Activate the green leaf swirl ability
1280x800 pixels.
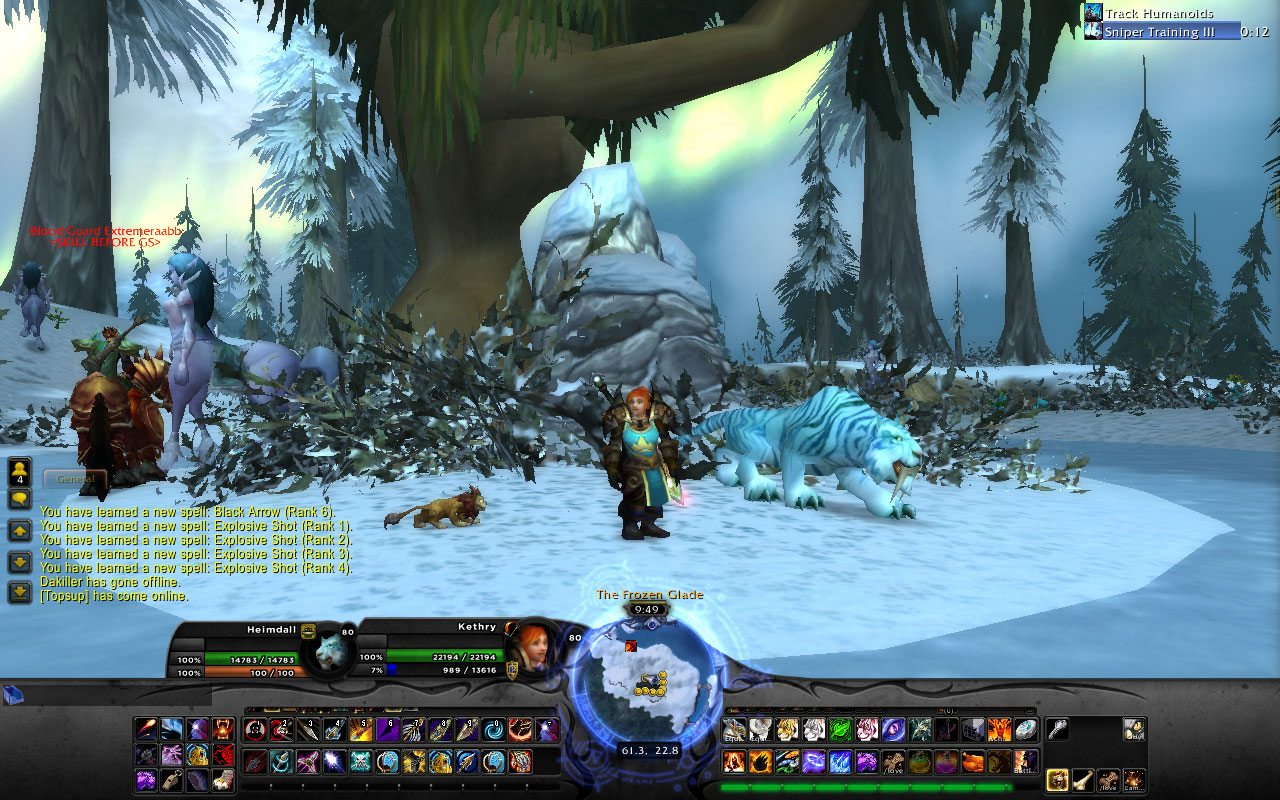pos(840,730)
